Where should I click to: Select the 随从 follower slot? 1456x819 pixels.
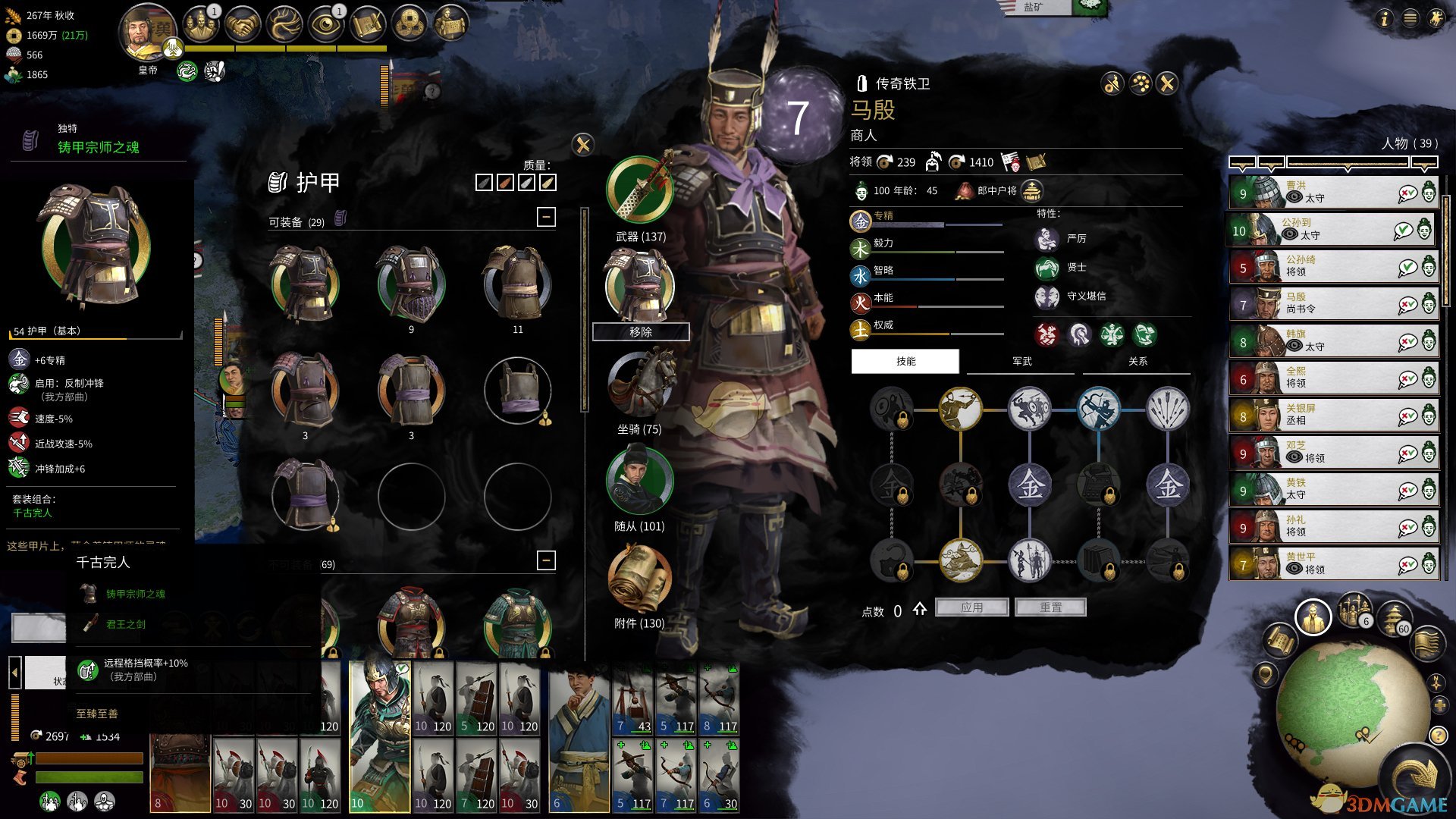639,482
